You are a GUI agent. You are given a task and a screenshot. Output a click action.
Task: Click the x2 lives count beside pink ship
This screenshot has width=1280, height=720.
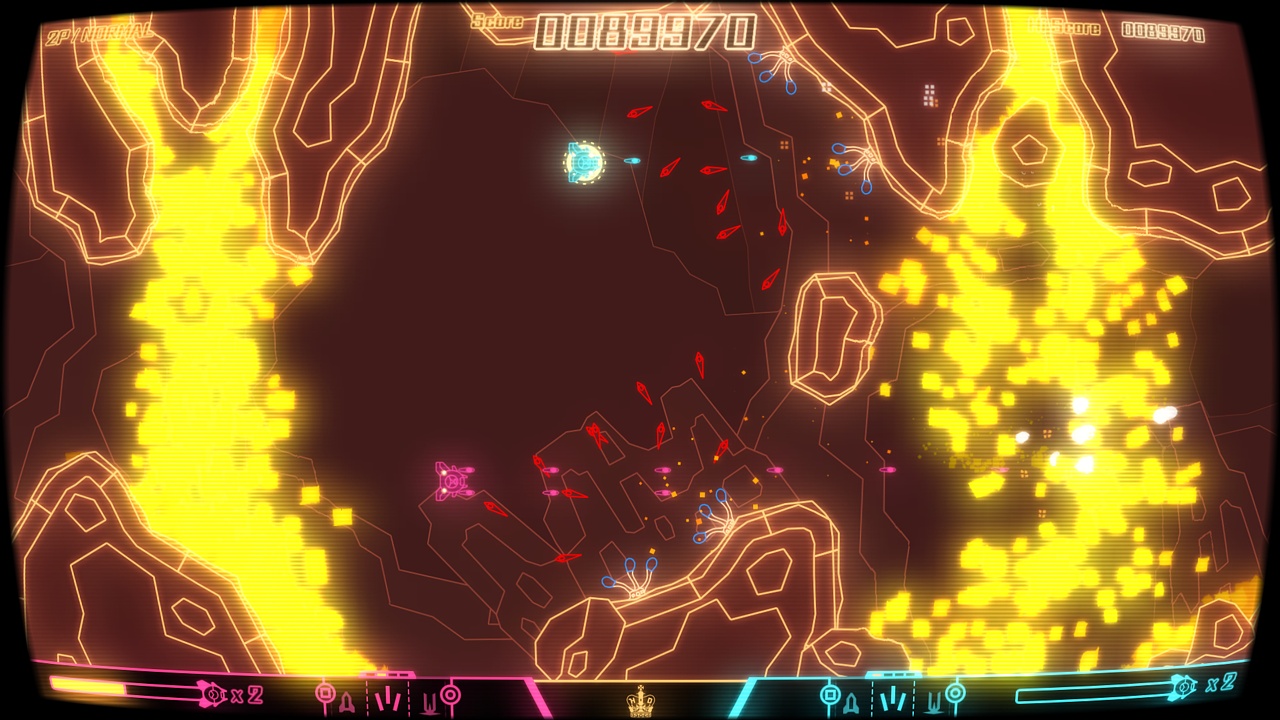click(x=245, y=694)
